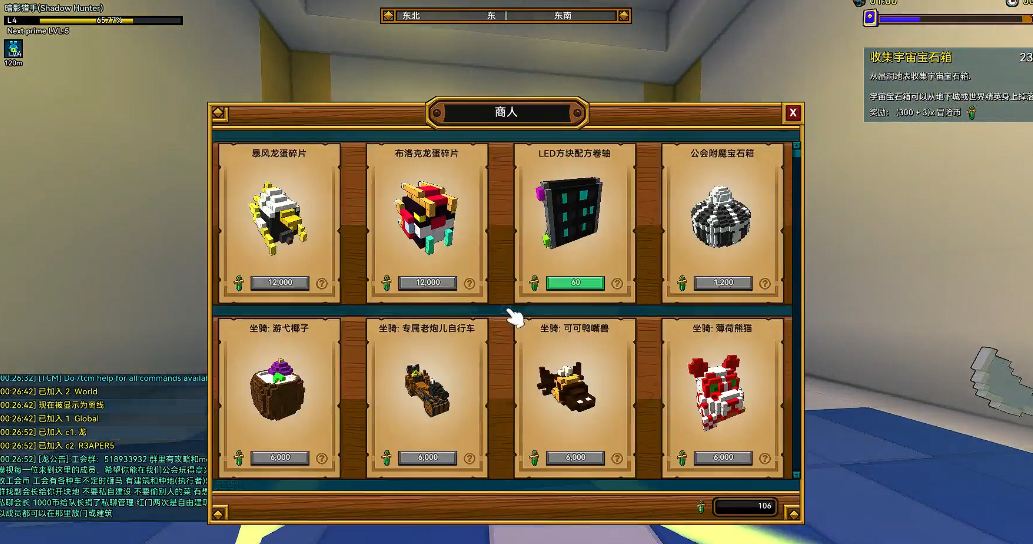Select the 暴风龙蛋碎片 item card
Screen dimensions: 1033x544
click(279, 215)
